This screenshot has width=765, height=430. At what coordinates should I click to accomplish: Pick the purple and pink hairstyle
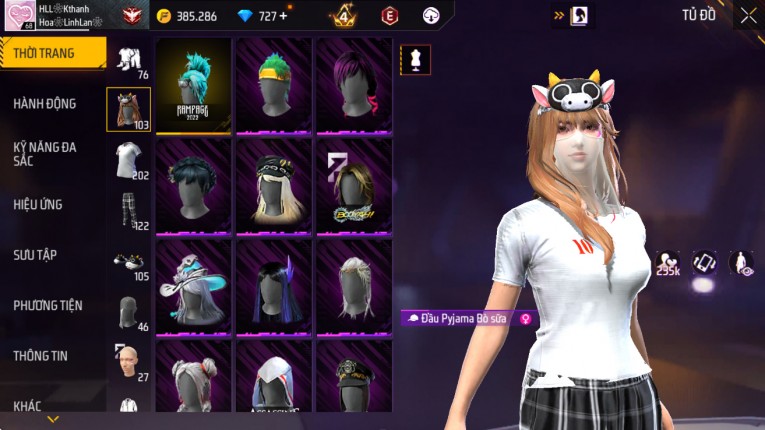(354, 85)
